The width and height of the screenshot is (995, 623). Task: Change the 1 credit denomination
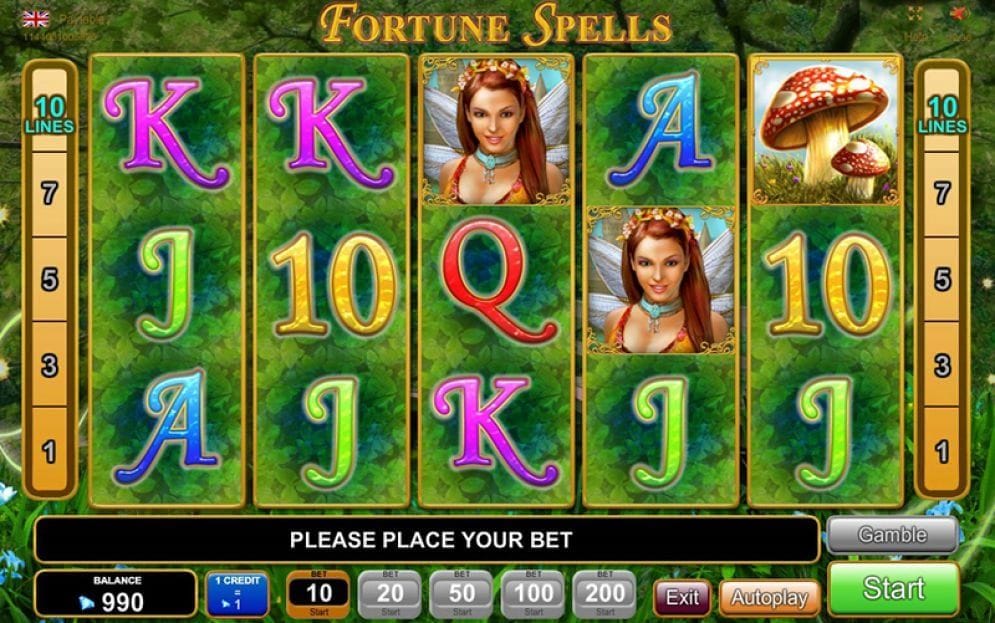237,594
